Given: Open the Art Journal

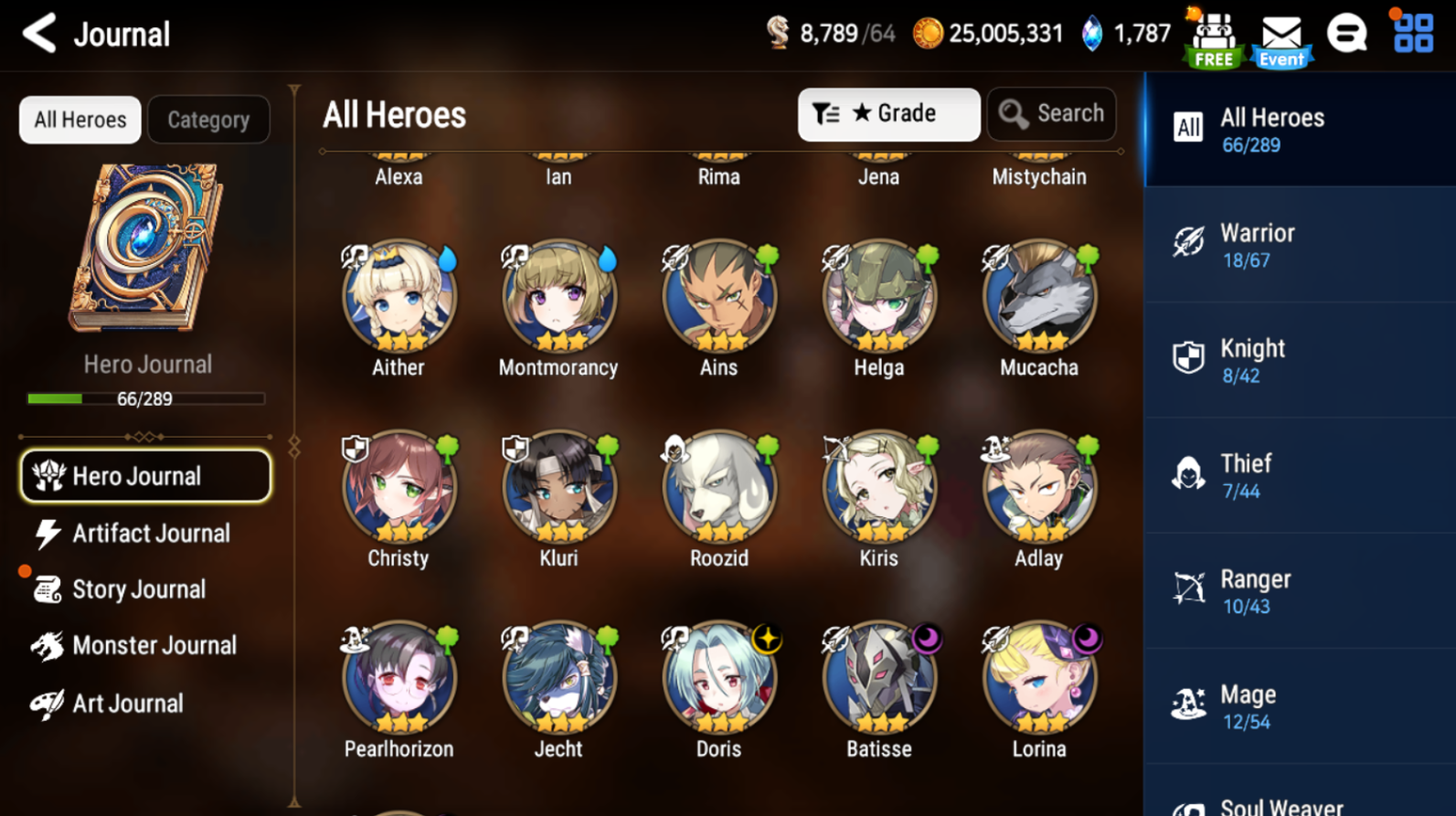Looking at the screenshot, I should point(126,704).
